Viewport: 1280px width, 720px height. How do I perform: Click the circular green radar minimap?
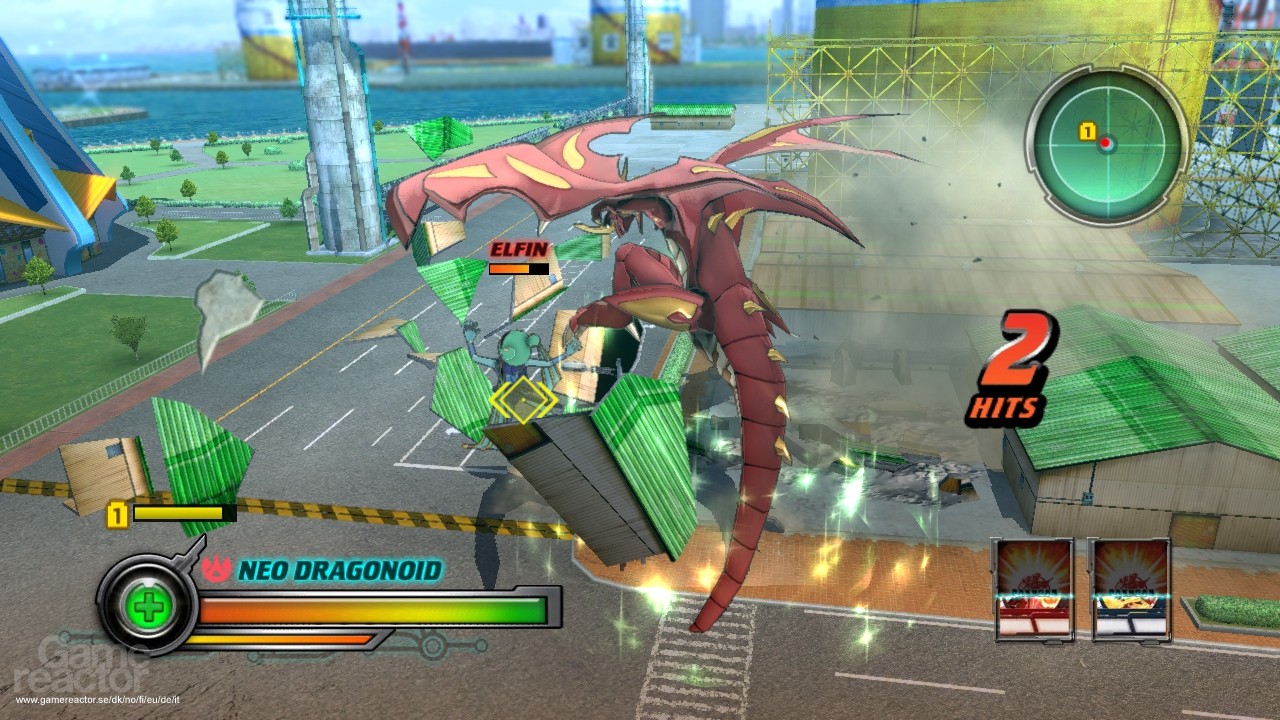click(1106, 143)
